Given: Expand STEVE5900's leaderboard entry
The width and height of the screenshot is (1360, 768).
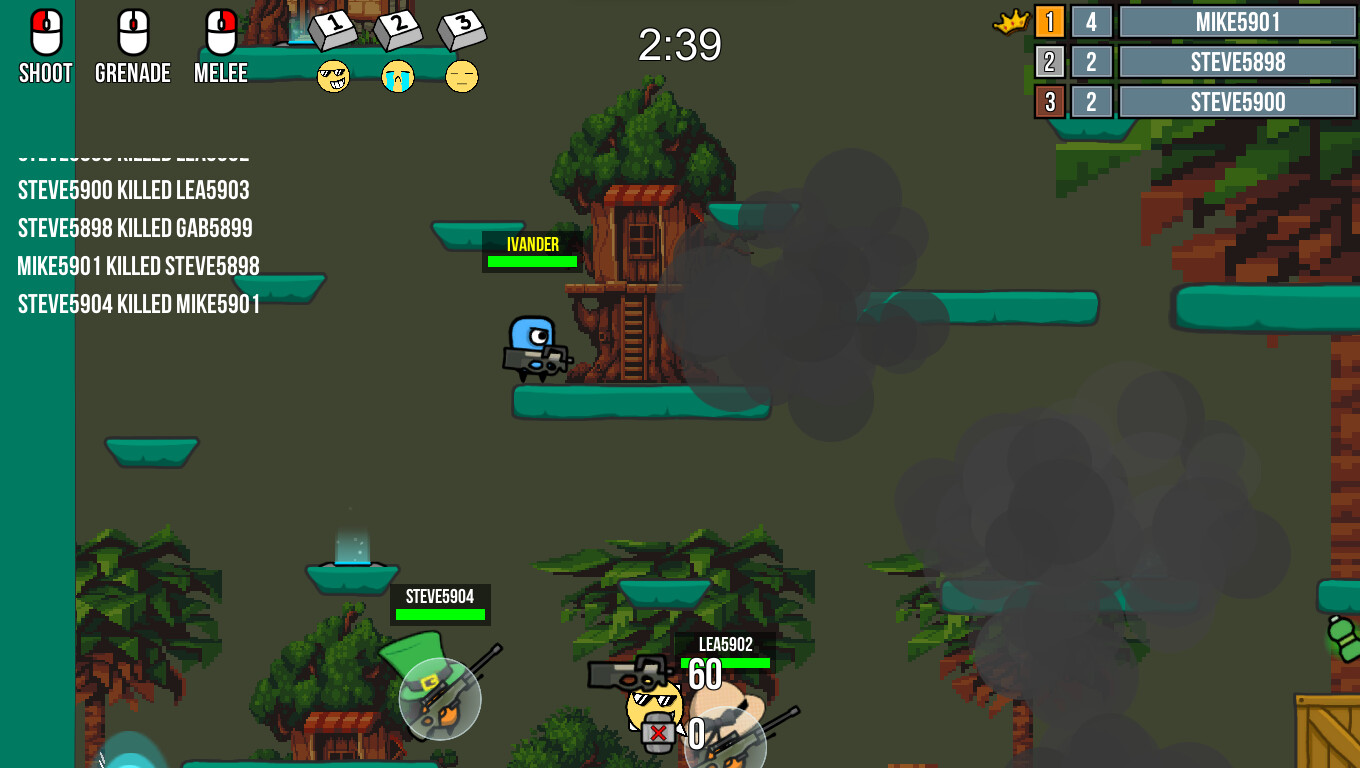Looking at the screenshot, I should (x=1236, y=101).
